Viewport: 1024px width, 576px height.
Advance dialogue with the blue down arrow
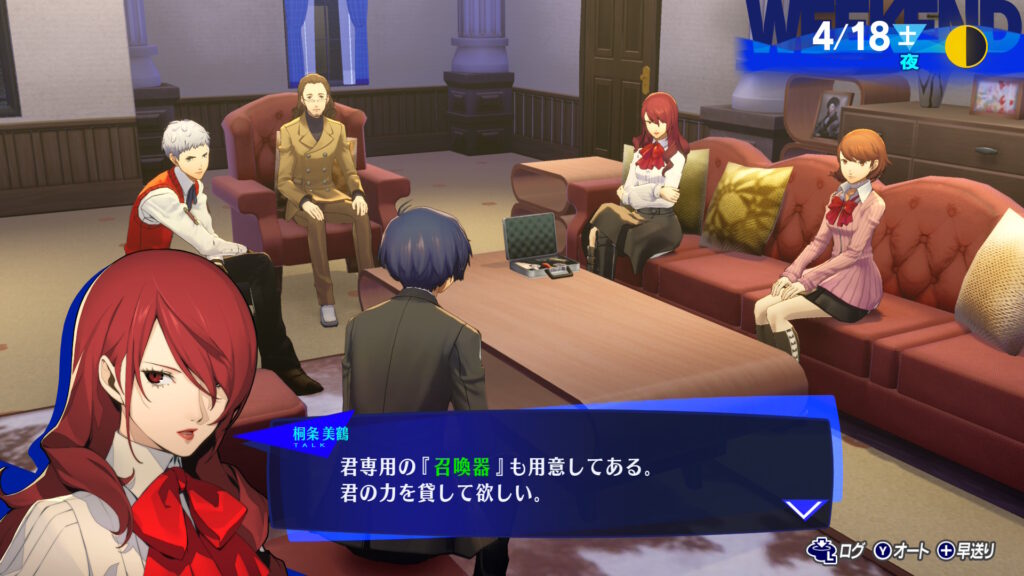pyautogui.click(x=805, y=509)
